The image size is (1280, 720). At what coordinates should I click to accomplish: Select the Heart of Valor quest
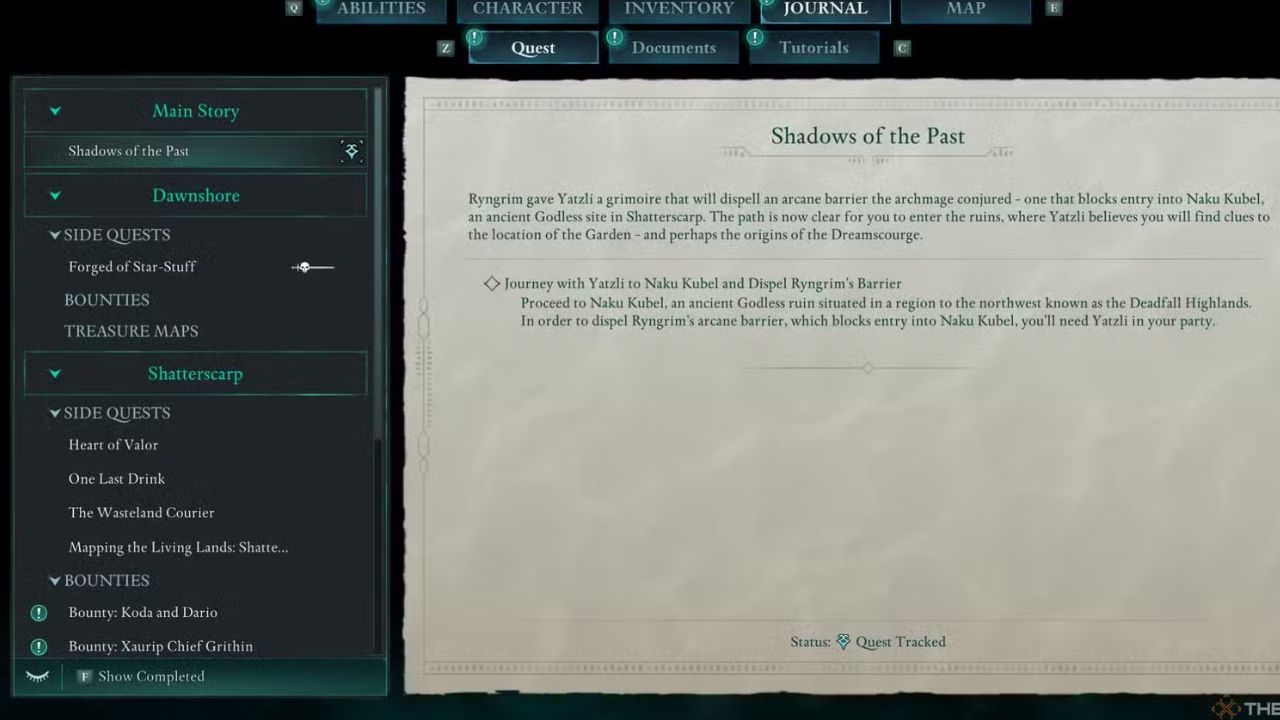[113, 445]
